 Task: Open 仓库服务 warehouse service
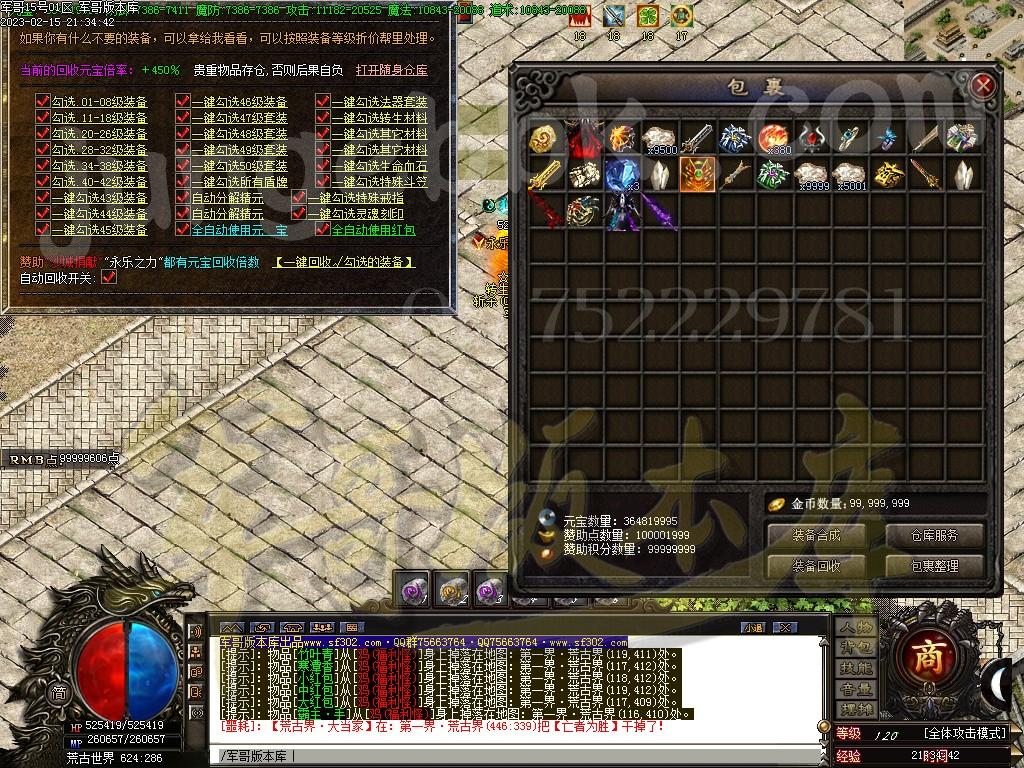tap(934, 535)
